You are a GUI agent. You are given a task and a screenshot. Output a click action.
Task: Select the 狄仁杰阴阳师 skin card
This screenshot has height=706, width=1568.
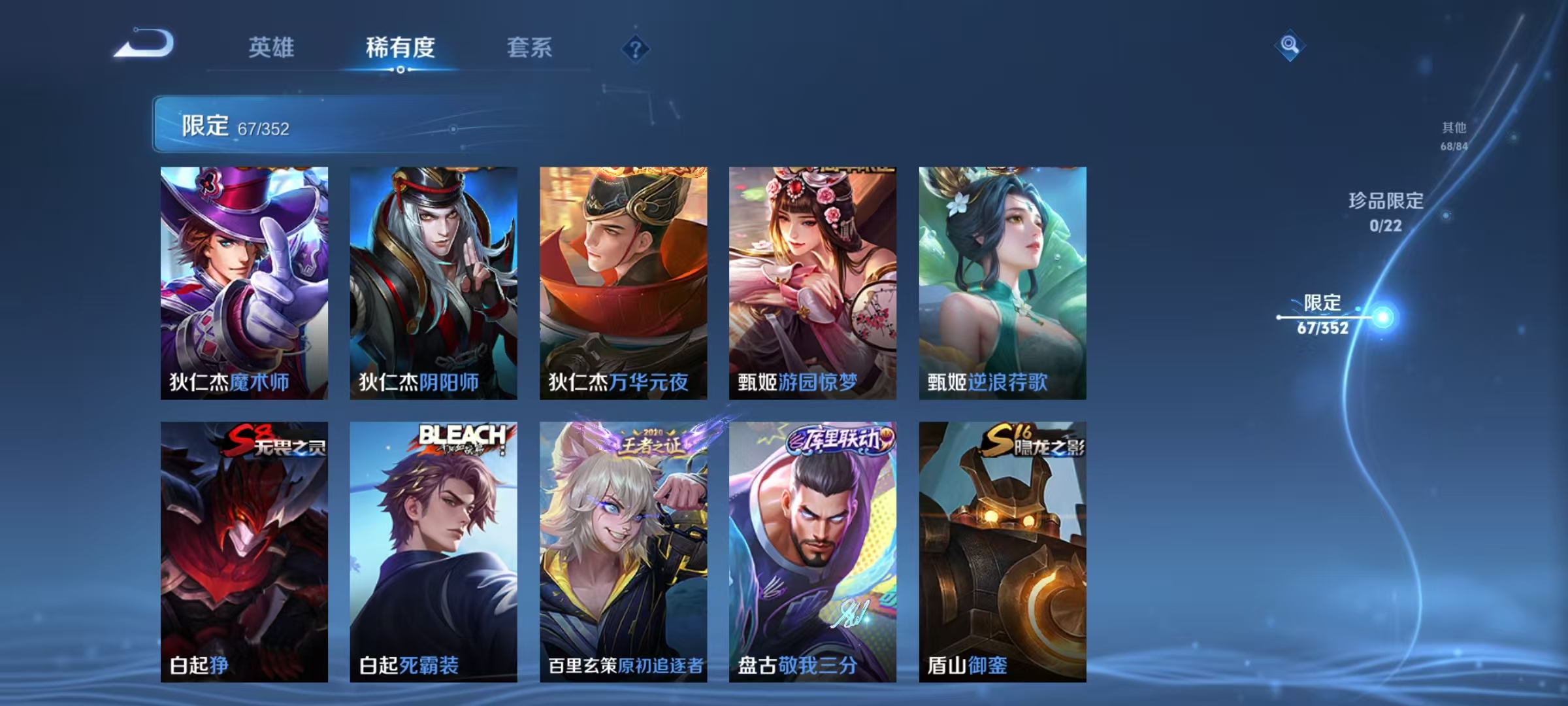coord(434,281)
